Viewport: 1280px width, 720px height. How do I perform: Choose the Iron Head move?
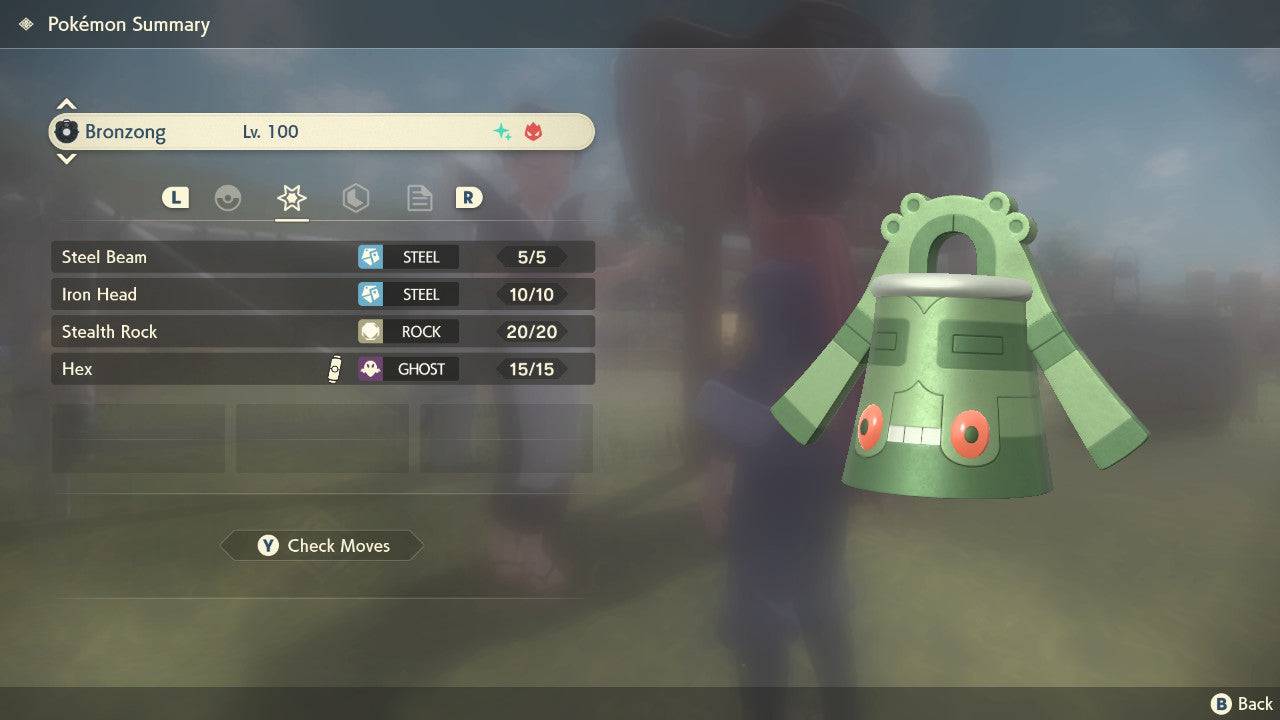(322, 294)
